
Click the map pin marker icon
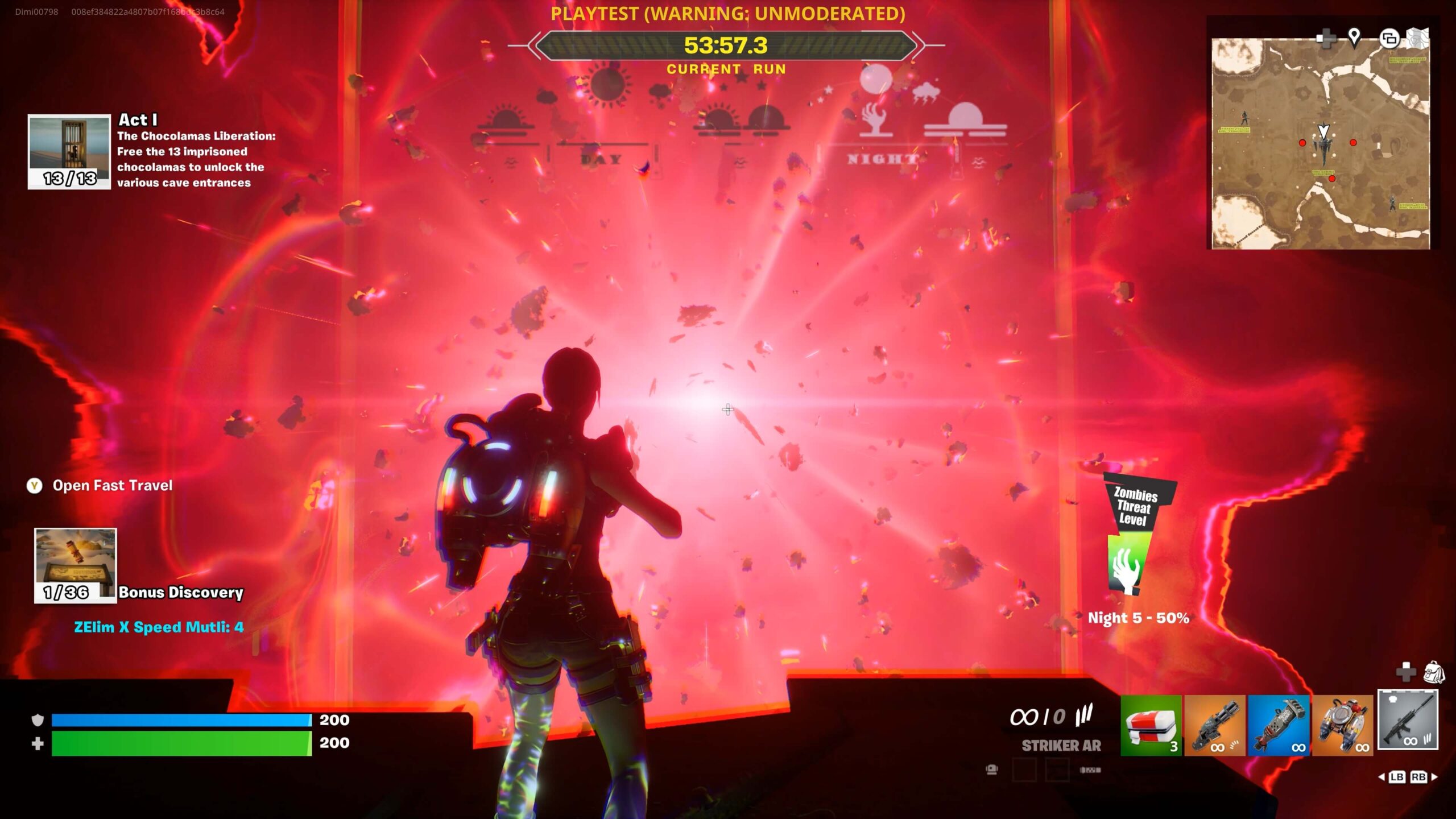click(x=1354, y=37)
